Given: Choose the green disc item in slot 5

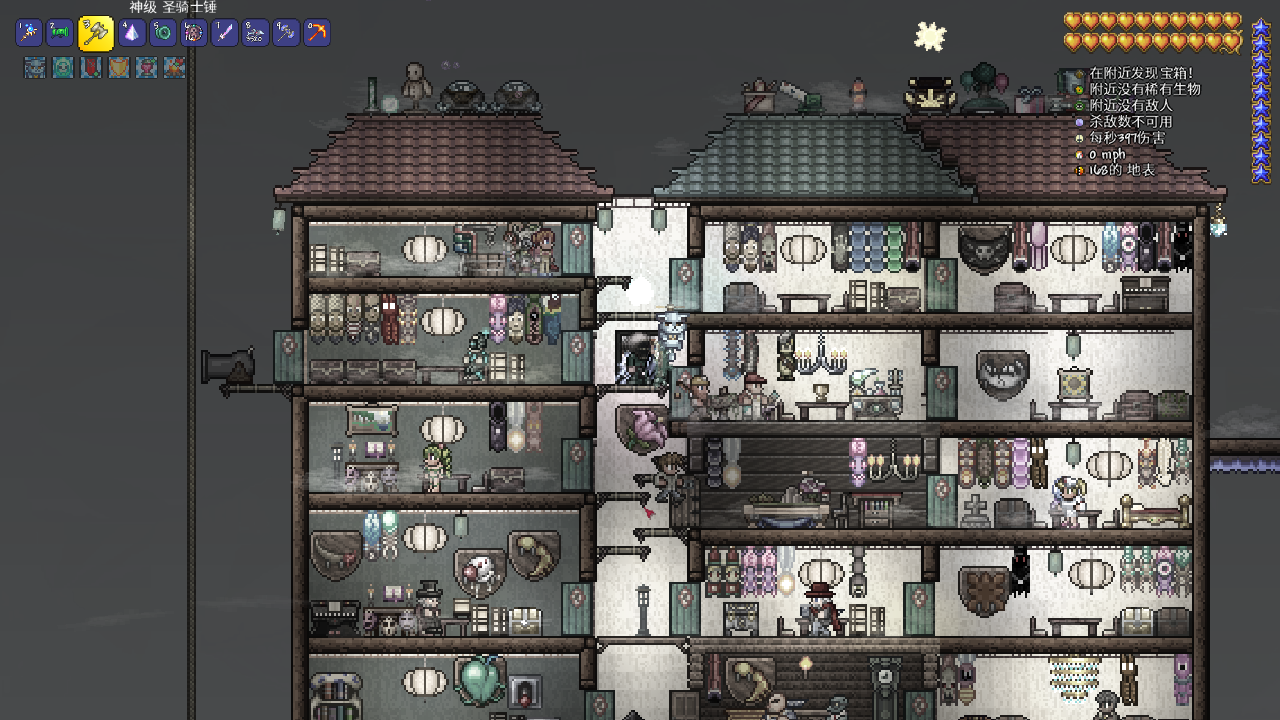Looking at the screenshot, I should 163,33.
